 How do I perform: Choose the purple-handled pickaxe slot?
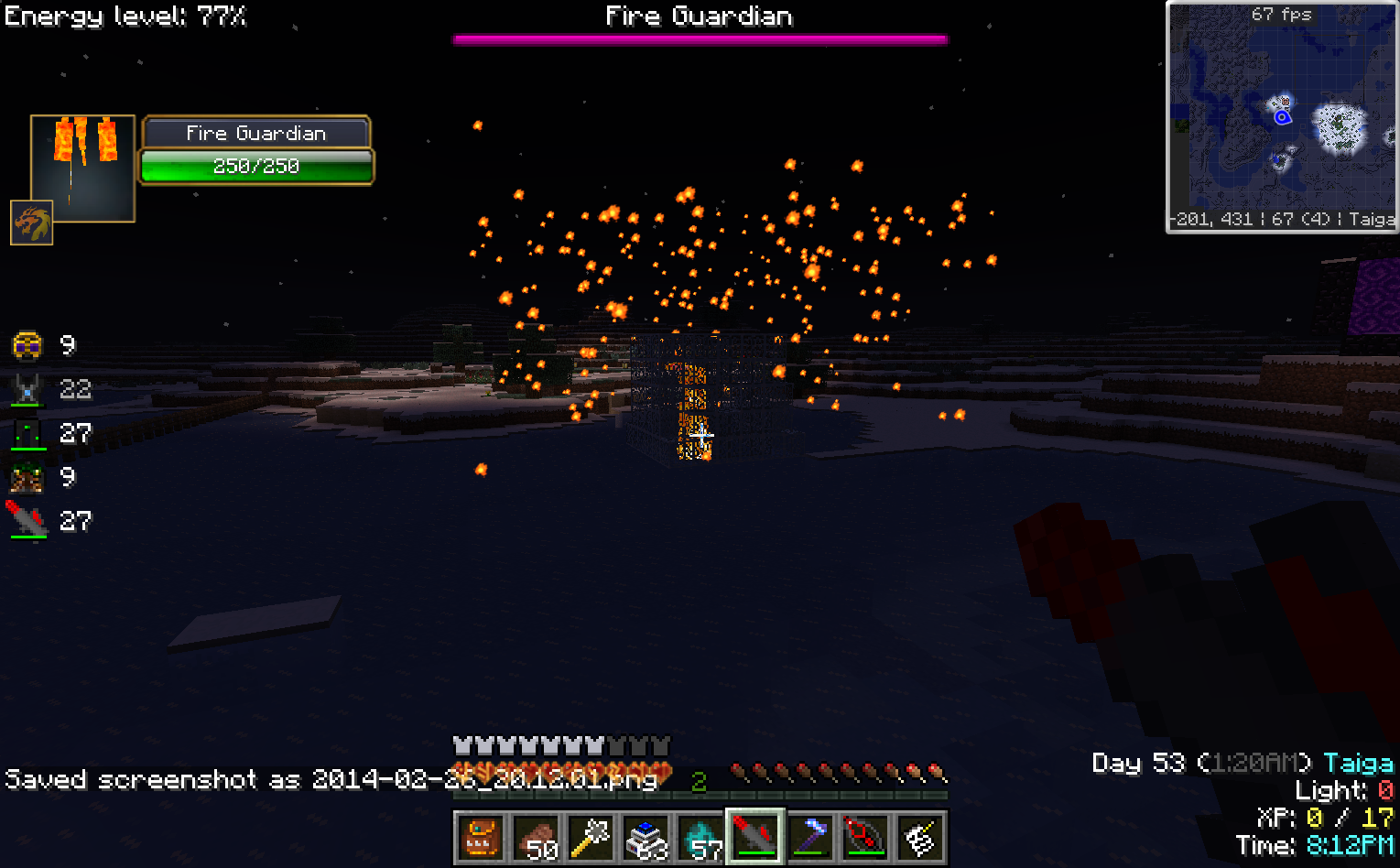[x=810, y=837]
